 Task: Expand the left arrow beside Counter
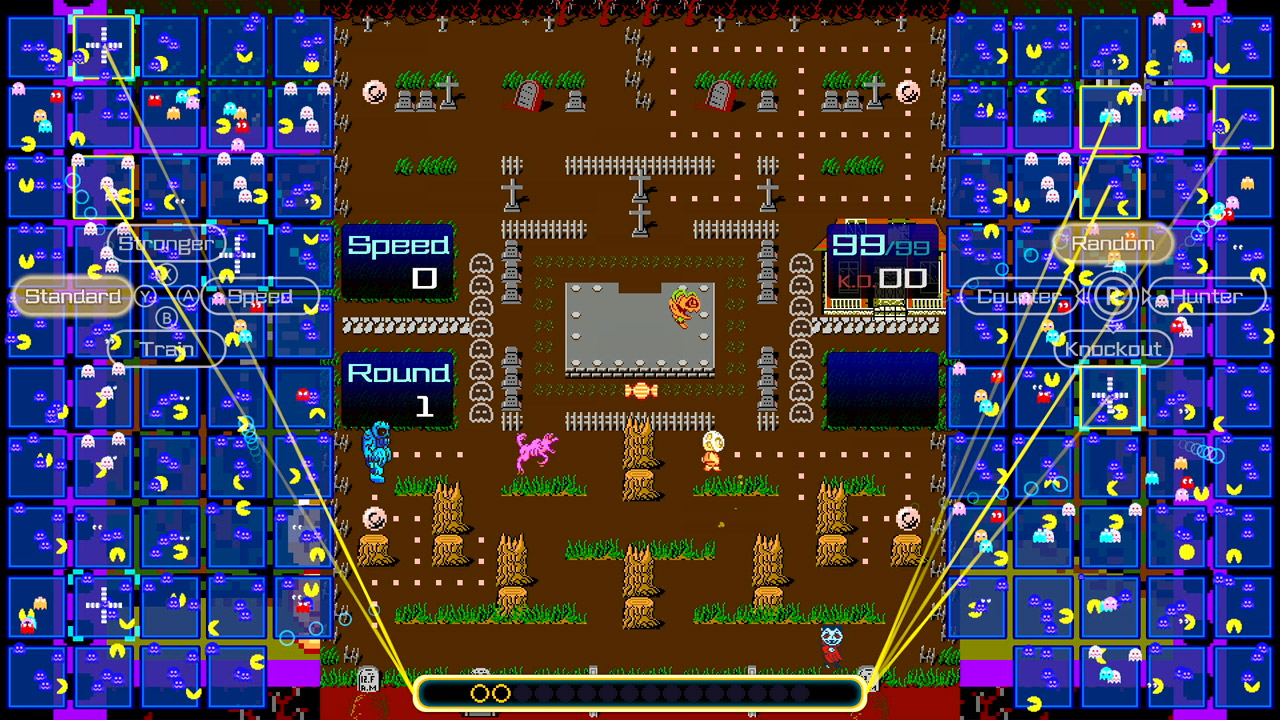tap(1082, 296)
